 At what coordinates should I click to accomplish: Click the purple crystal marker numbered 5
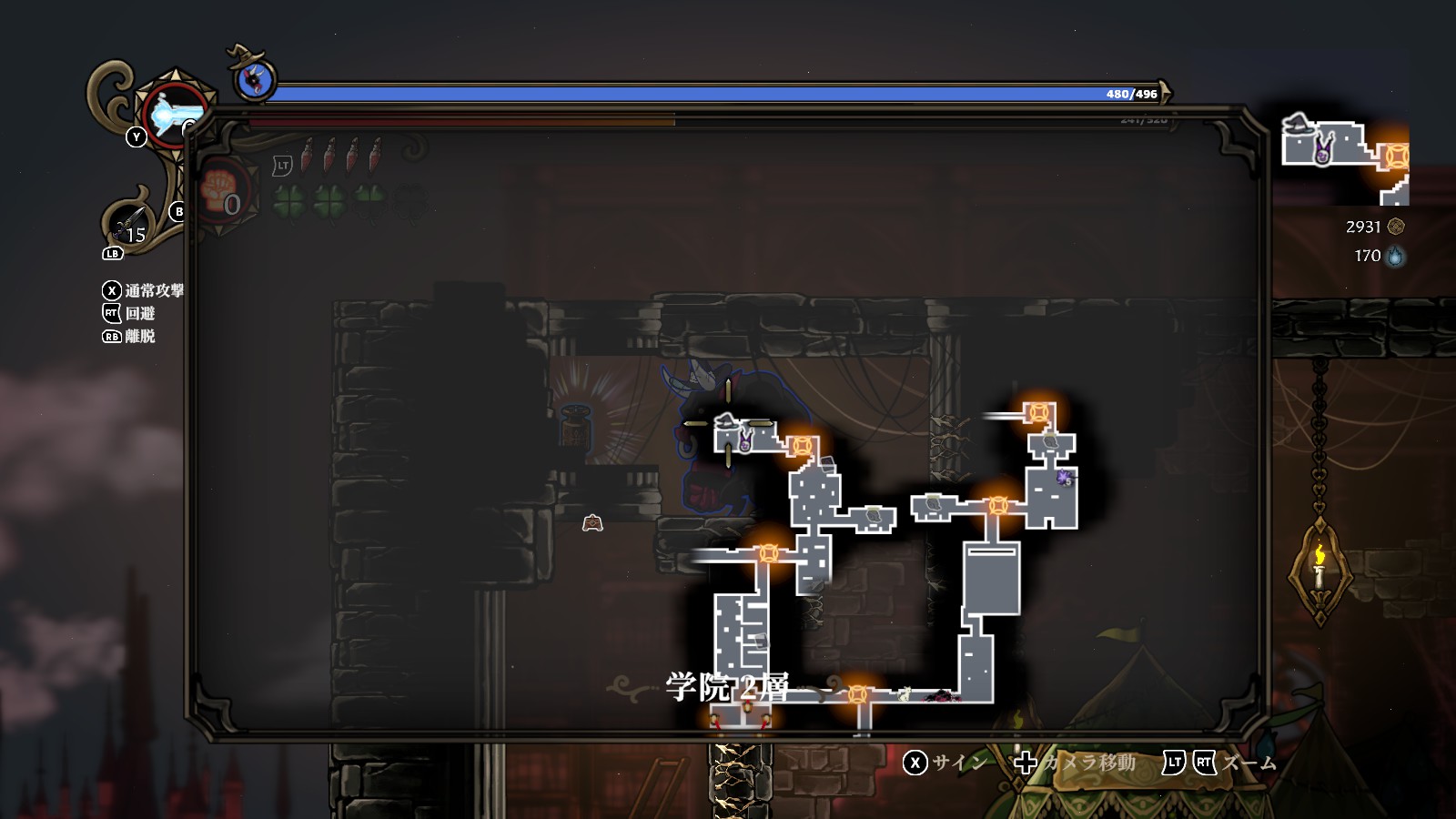click(x=1065, y=477)
